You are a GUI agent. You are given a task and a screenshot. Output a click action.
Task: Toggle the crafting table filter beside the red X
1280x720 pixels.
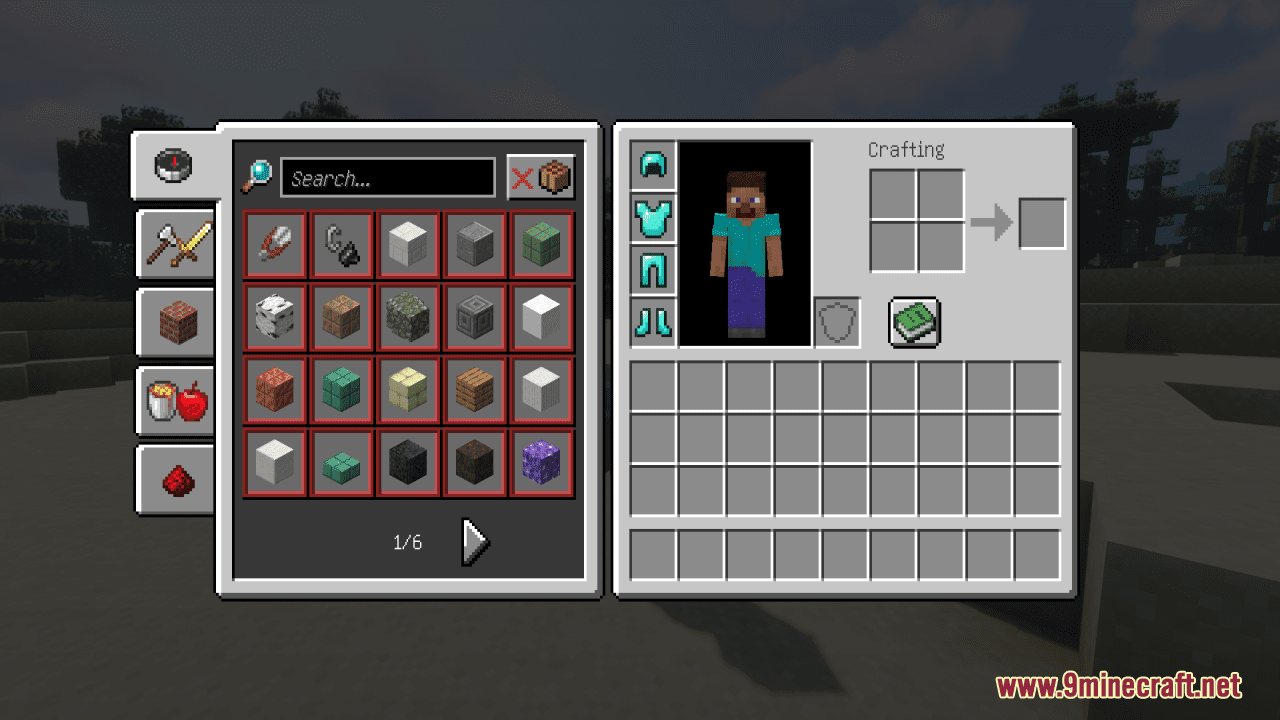point(553,176)
